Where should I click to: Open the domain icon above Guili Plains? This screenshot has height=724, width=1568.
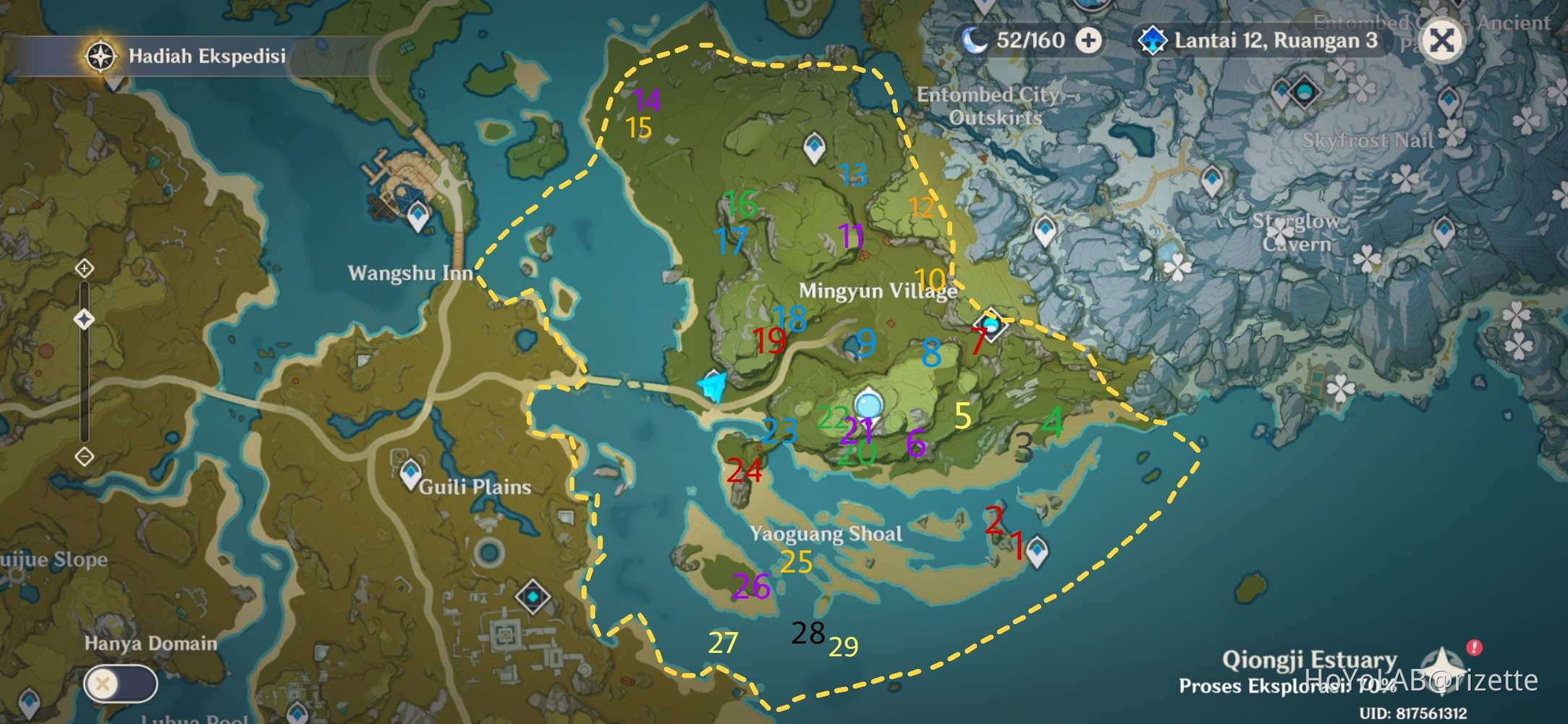point(533,597)
